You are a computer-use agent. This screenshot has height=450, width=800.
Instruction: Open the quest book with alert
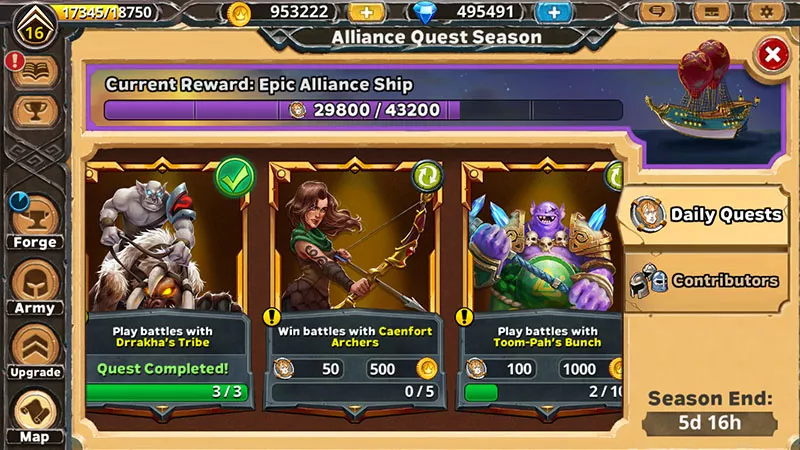point(35,70)
